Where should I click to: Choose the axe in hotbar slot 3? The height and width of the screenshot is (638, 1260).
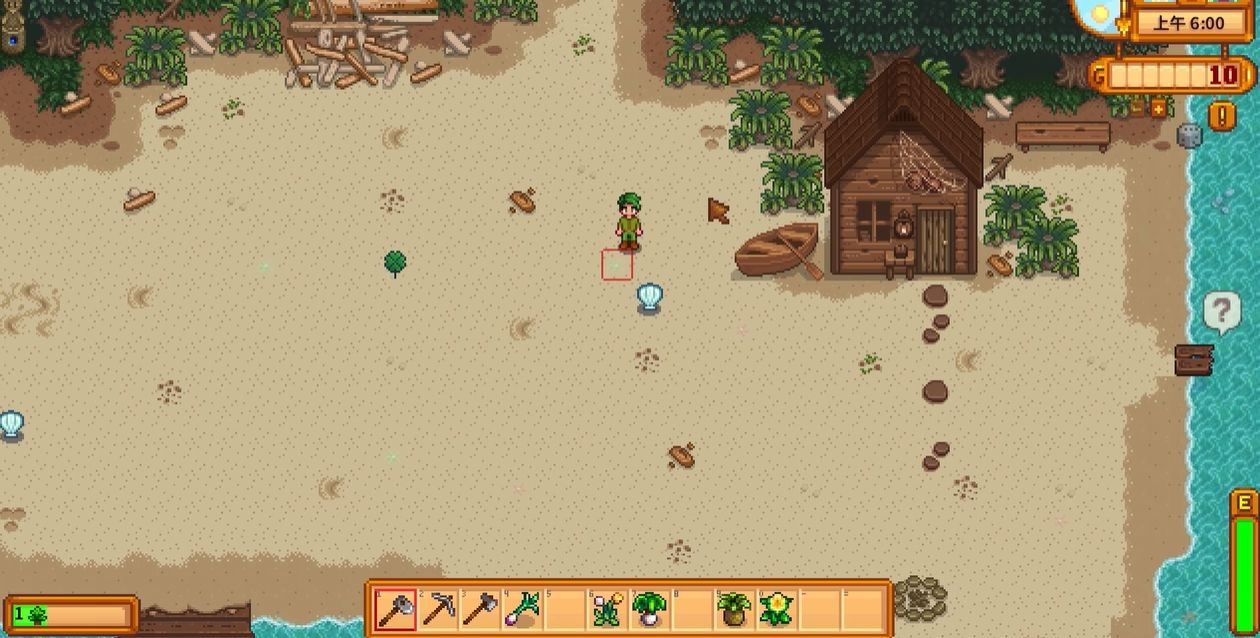[480, 608]
